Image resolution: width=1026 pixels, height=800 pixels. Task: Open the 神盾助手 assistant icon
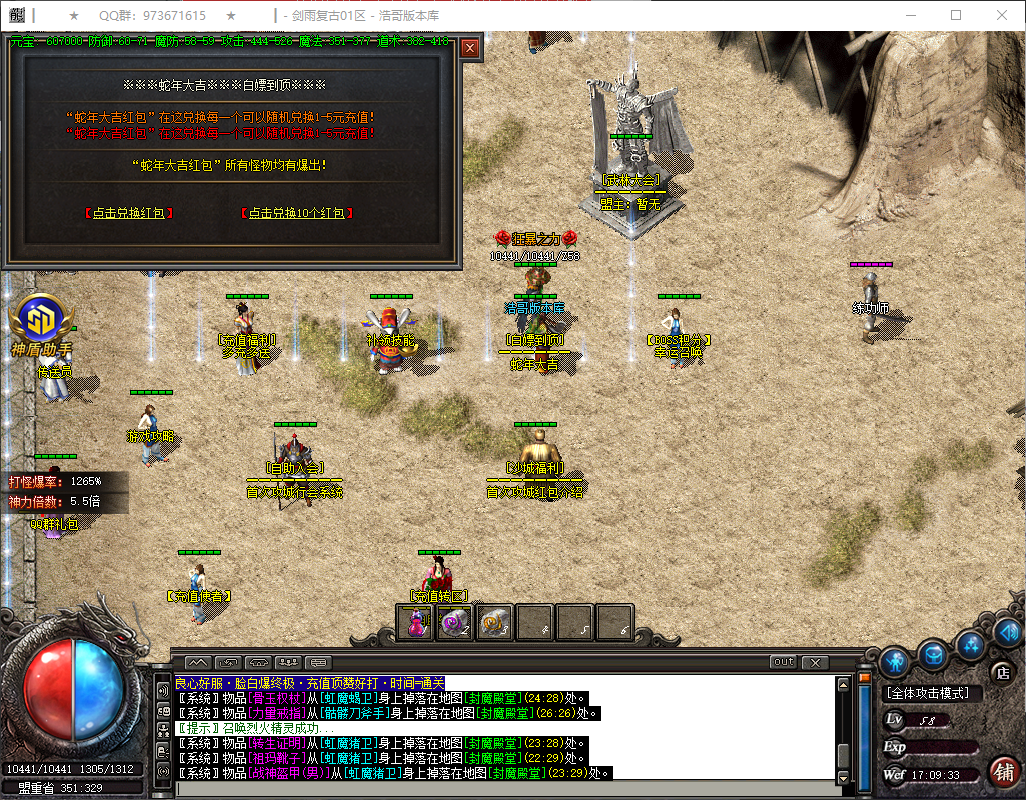[41, 321]
